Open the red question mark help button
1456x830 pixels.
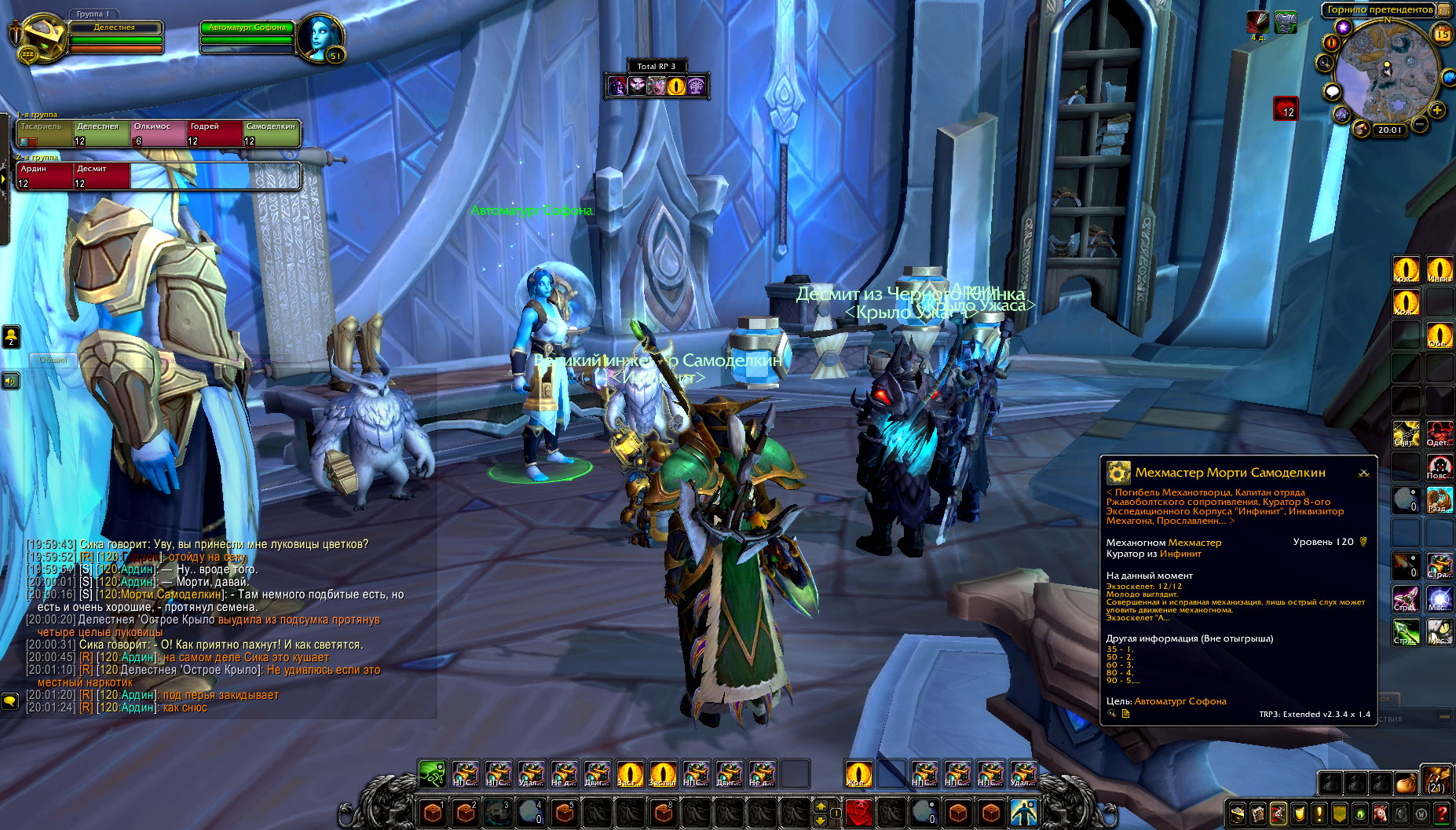tap(1442, 814)
